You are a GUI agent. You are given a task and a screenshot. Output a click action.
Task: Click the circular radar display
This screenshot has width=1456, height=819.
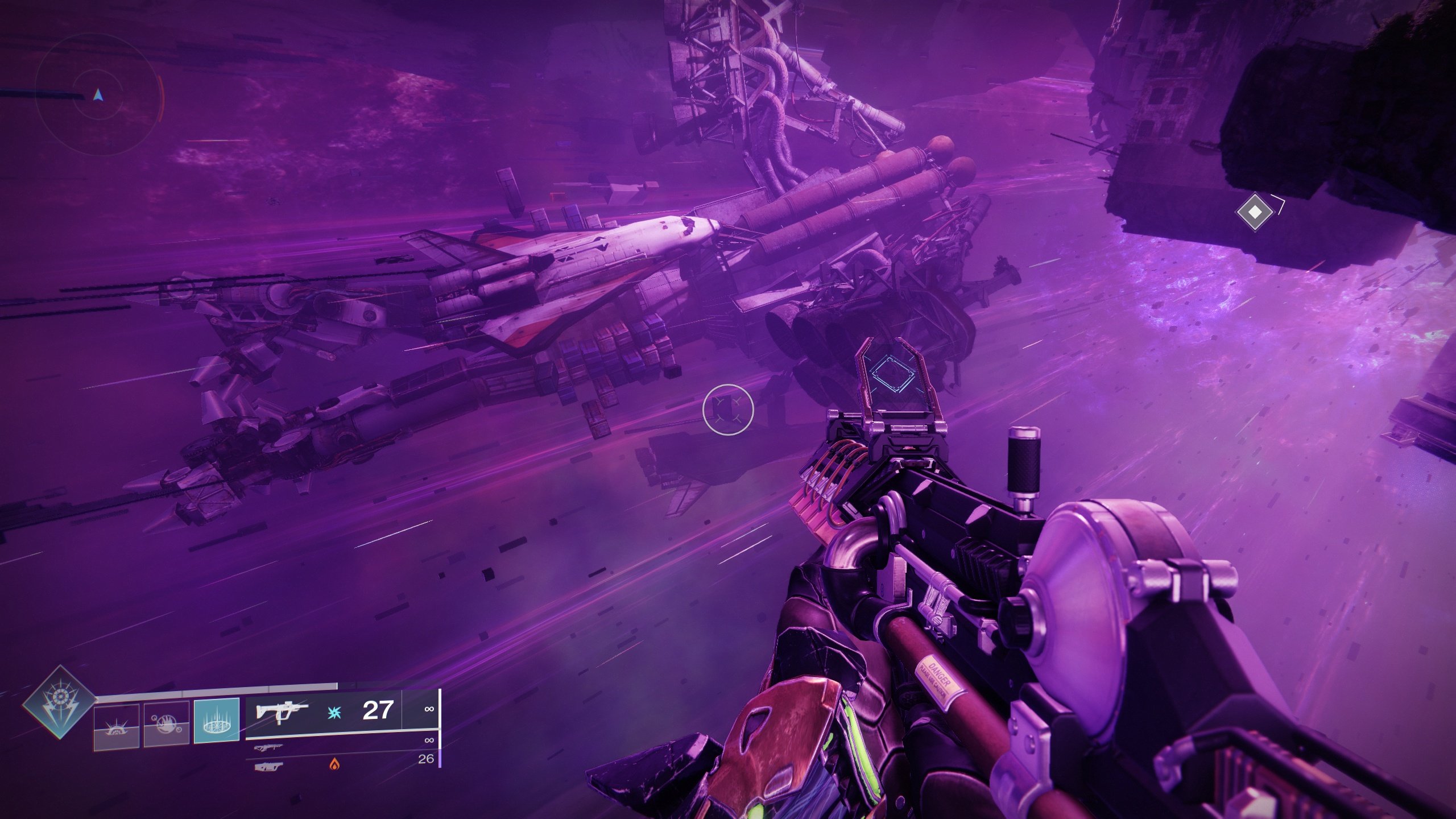(x=98, y=95)
